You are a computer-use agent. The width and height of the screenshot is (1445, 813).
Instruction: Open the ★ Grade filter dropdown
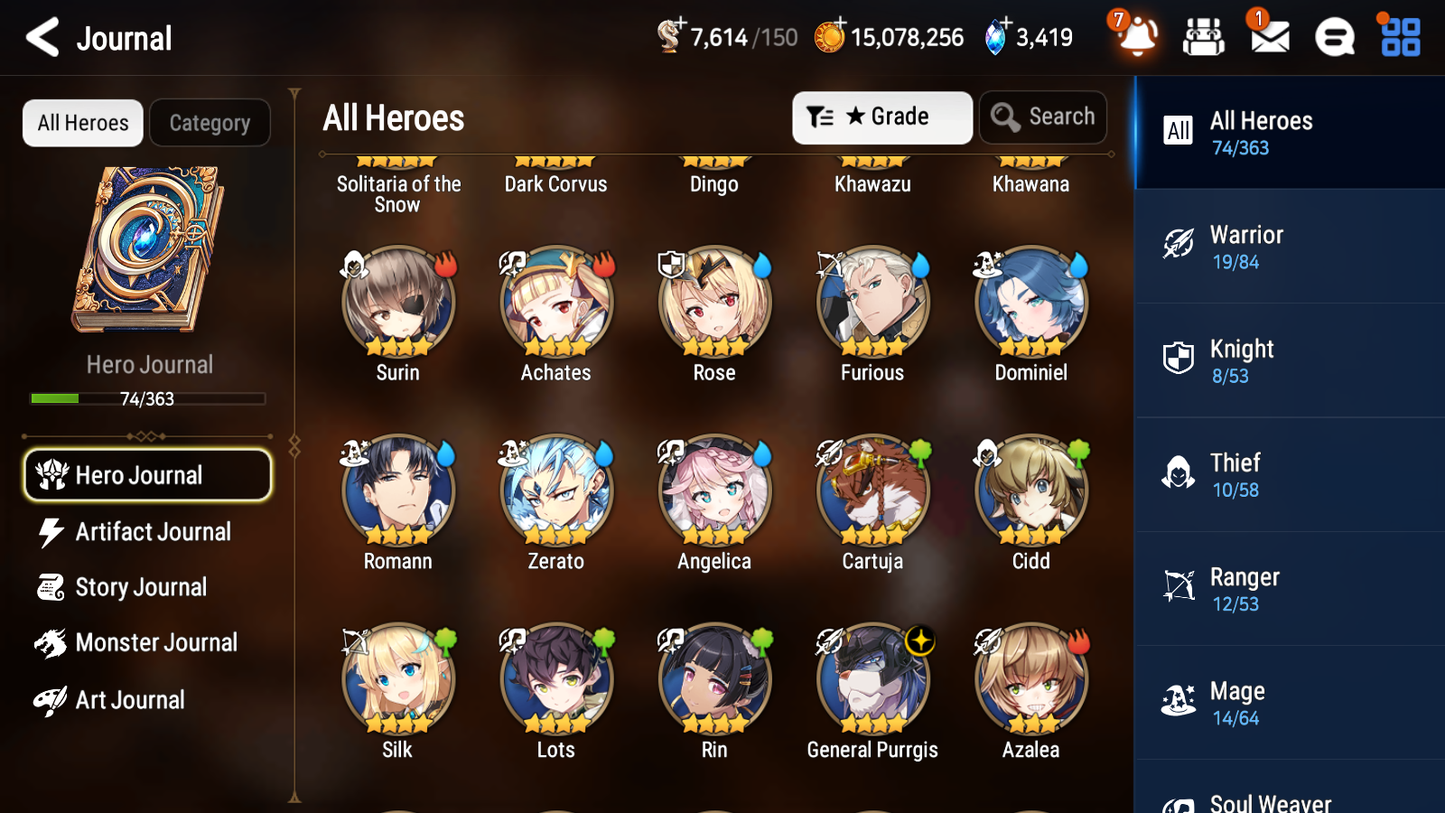pyautogui.click(x=881, y=117)
